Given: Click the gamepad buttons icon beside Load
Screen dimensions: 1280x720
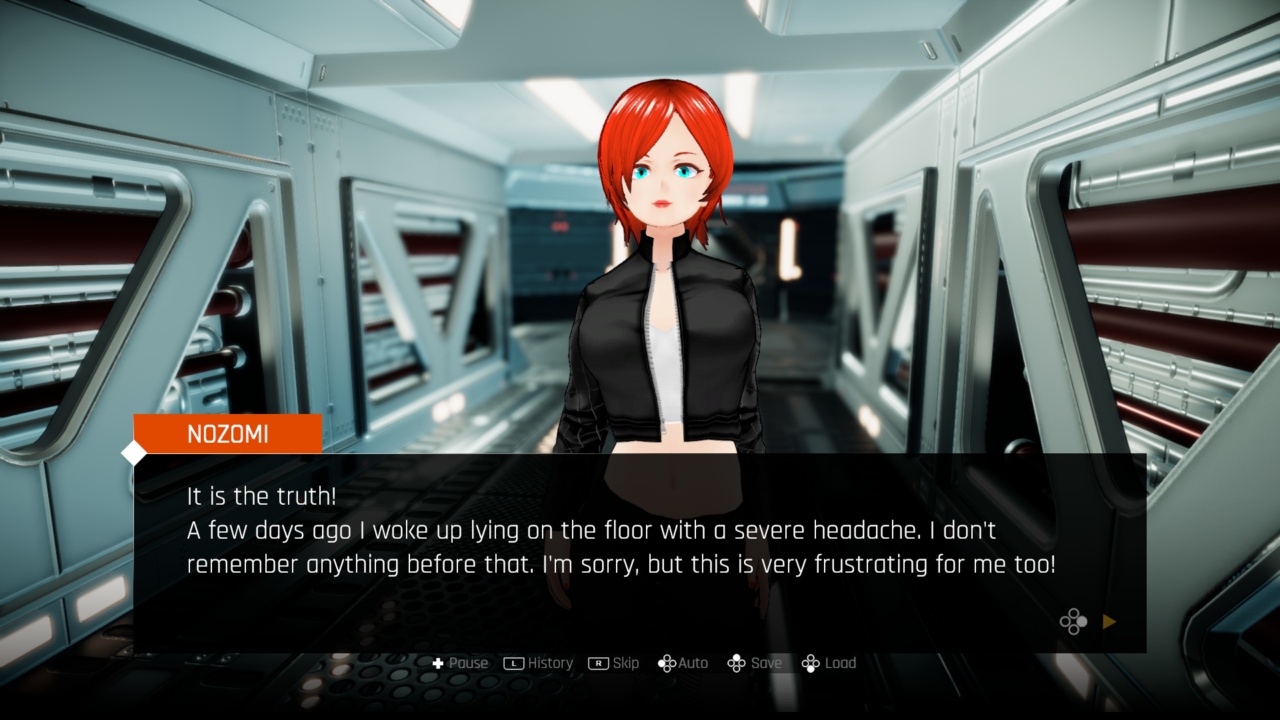Looking at the screenshot, I should 811,662.
